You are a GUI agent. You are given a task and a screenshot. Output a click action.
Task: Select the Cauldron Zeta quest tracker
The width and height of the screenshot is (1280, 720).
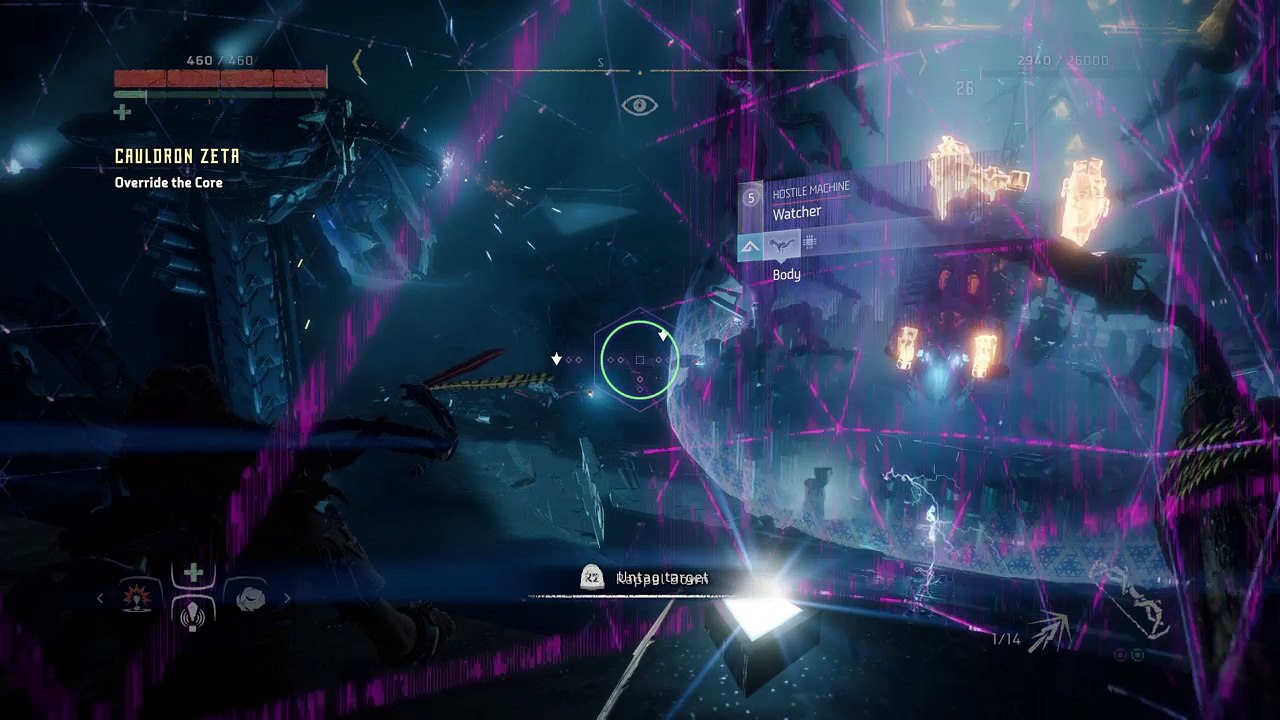[x=177, y=157]
